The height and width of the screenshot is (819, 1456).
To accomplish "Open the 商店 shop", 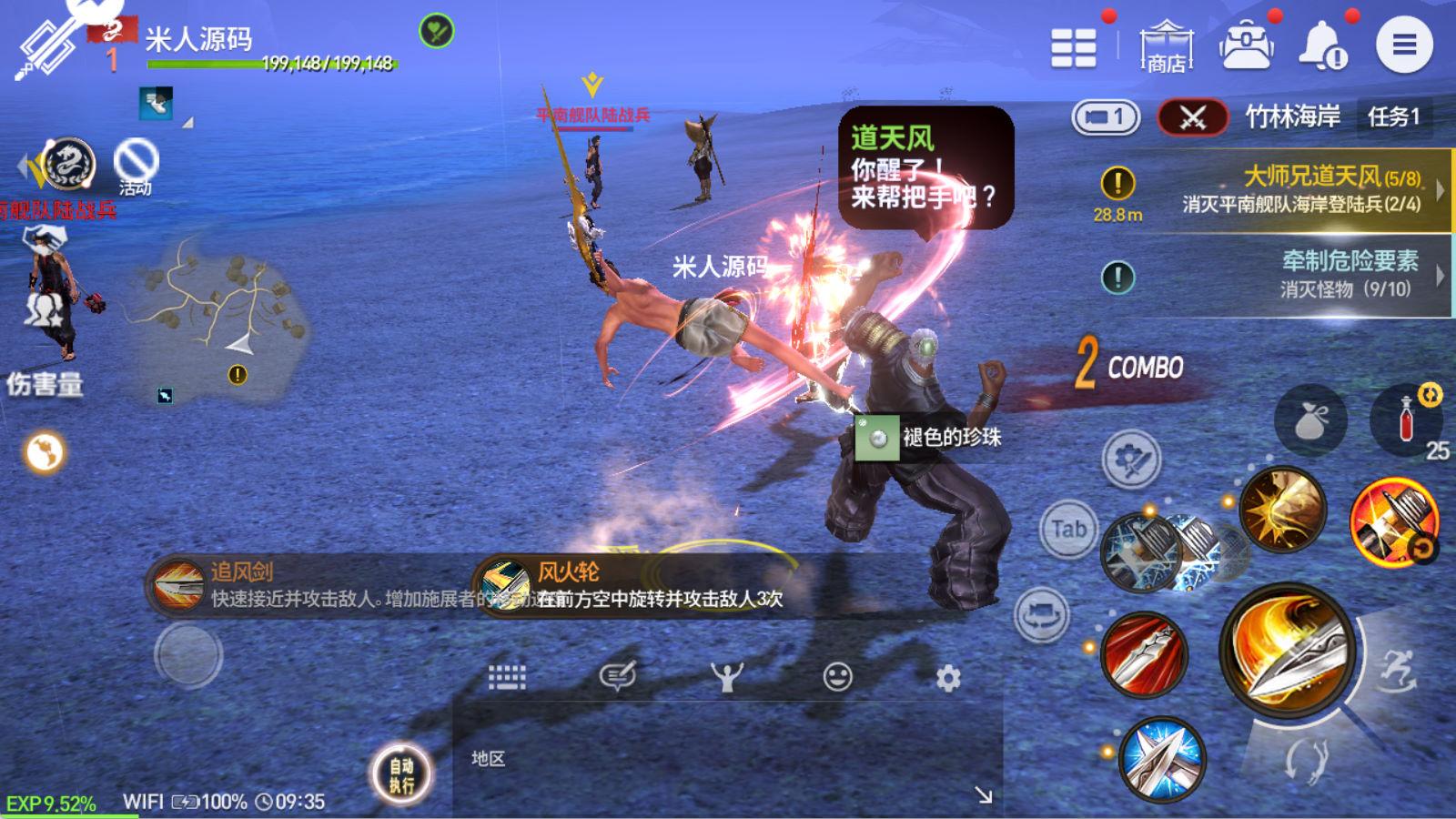I will point(1166,45).
